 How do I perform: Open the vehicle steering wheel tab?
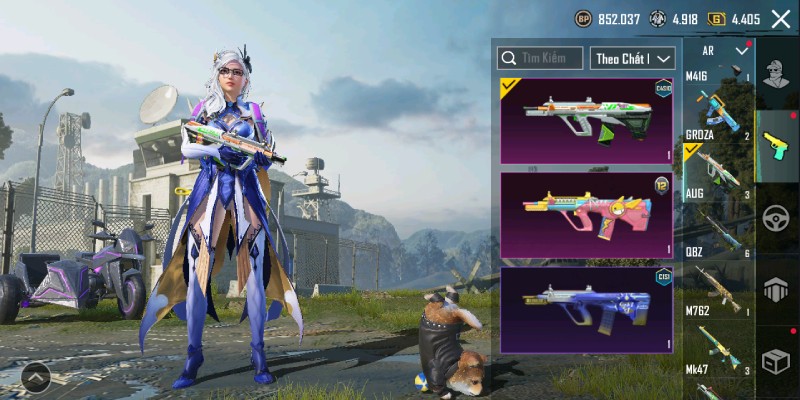point(777,217)
